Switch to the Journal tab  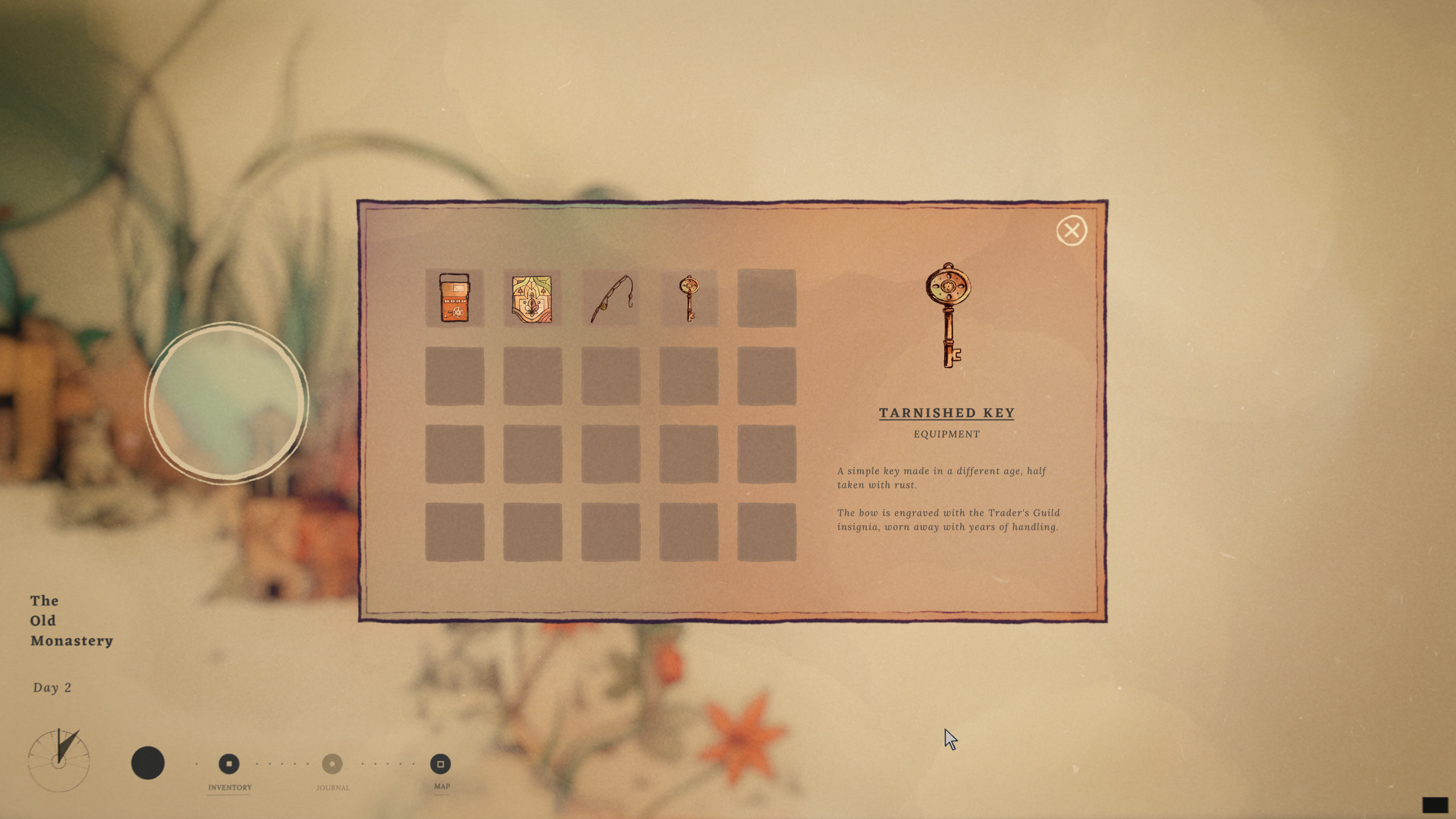point(332,764)
